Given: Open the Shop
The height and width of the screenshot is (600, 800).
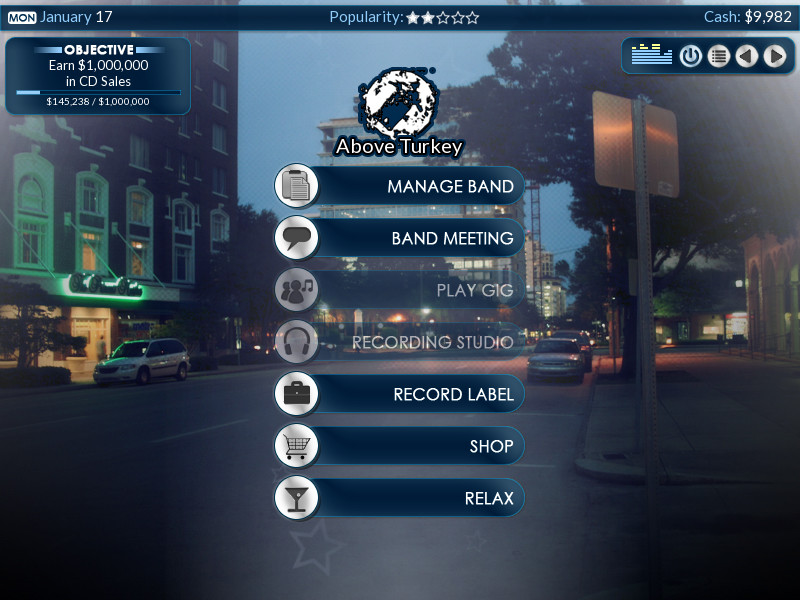Looking at the screenshot, I should 400,446.
